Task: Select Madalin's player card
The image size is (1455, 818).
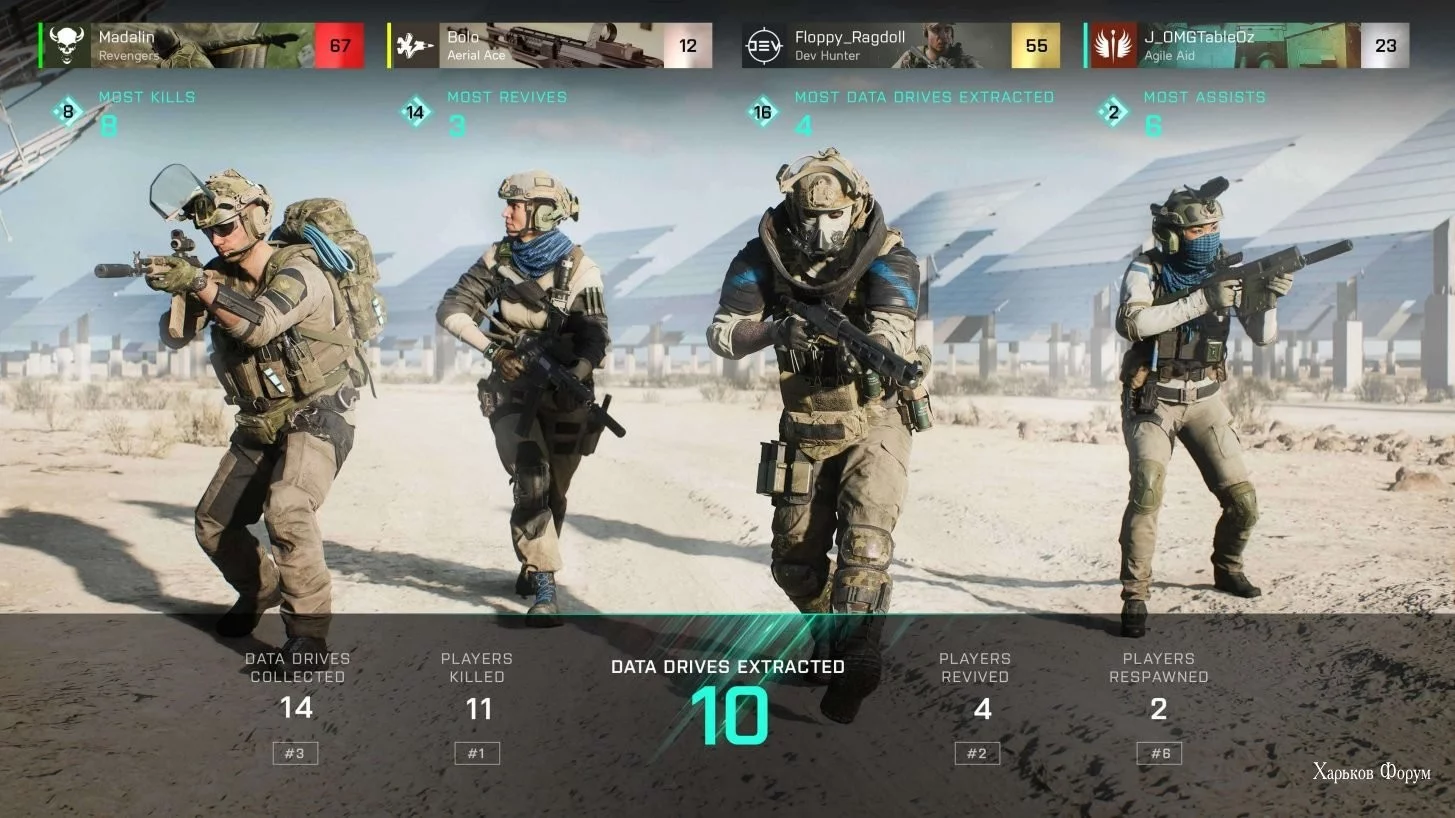Action: 202,46
